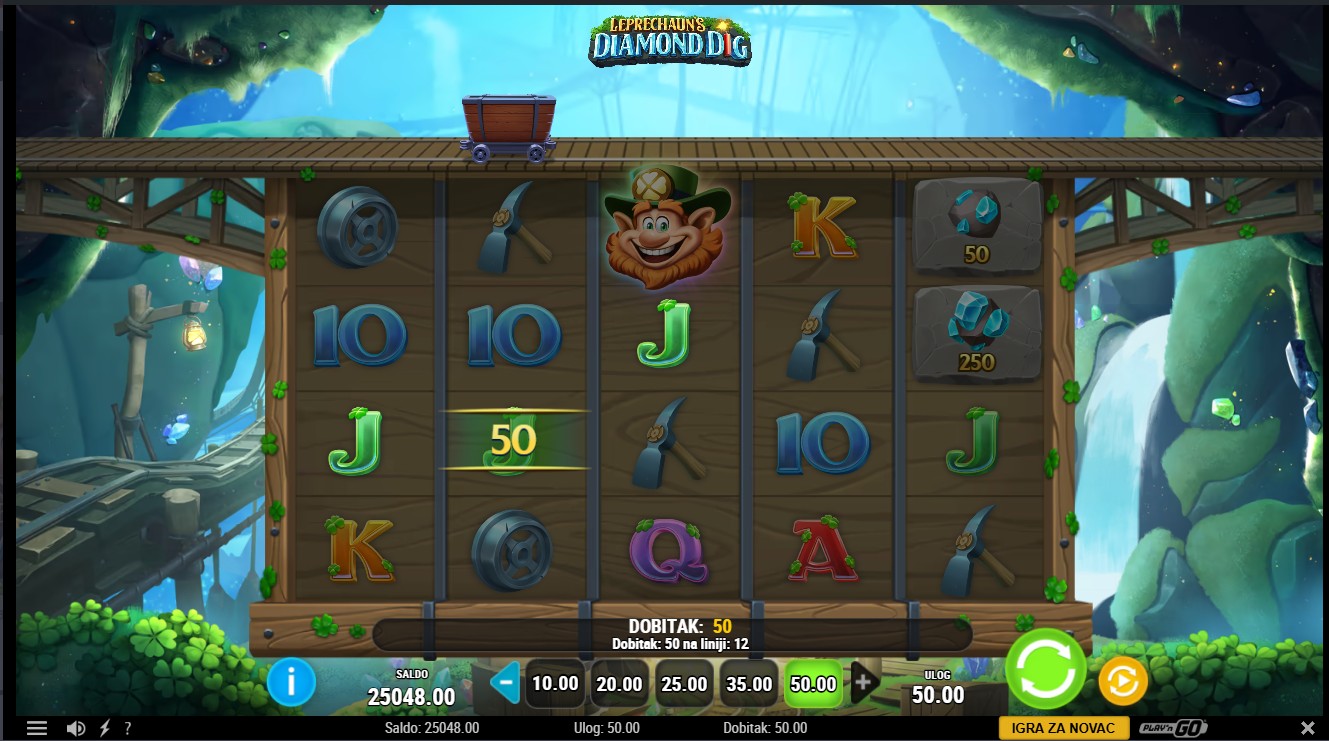Screen dimensions: 1329x741
Task: Click the Igra za novac button
Action: (1063, 728)
